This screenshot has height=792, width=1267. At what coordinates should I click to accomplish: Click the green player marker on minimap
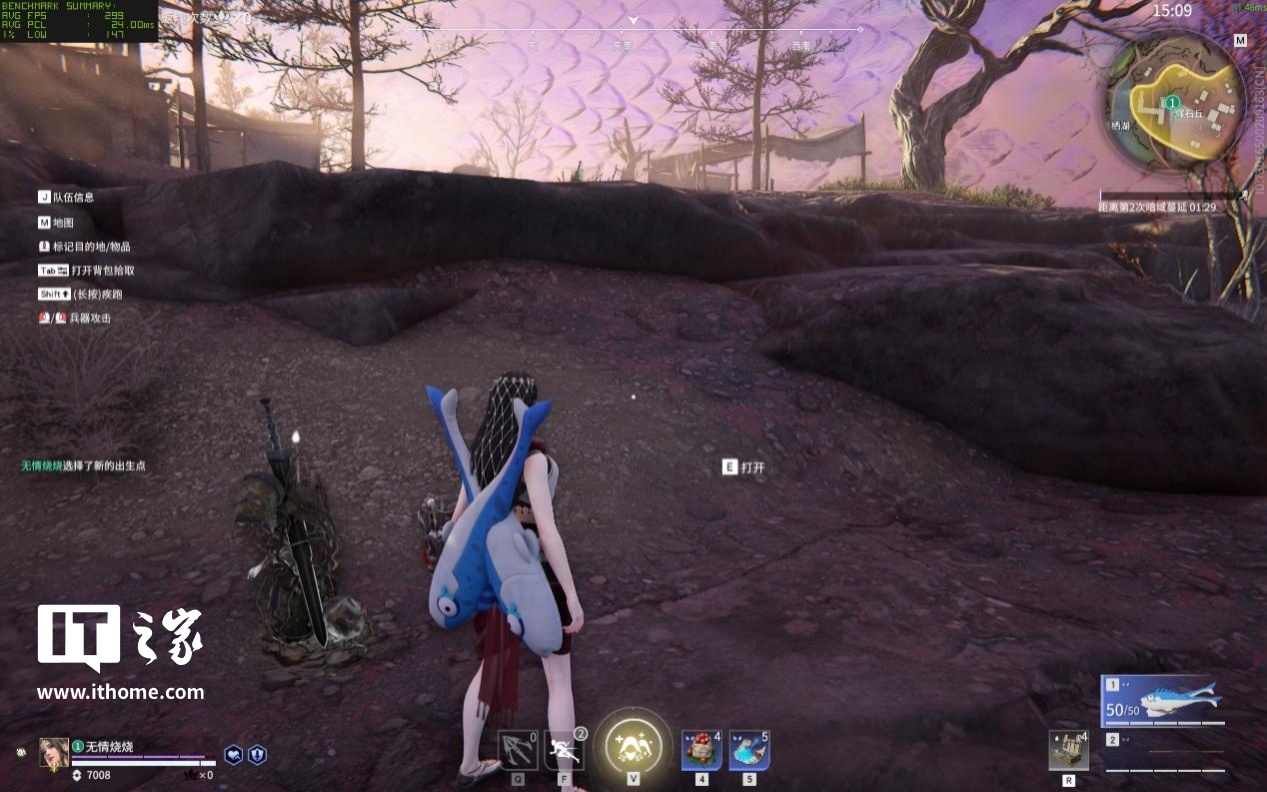[1173, 102]
